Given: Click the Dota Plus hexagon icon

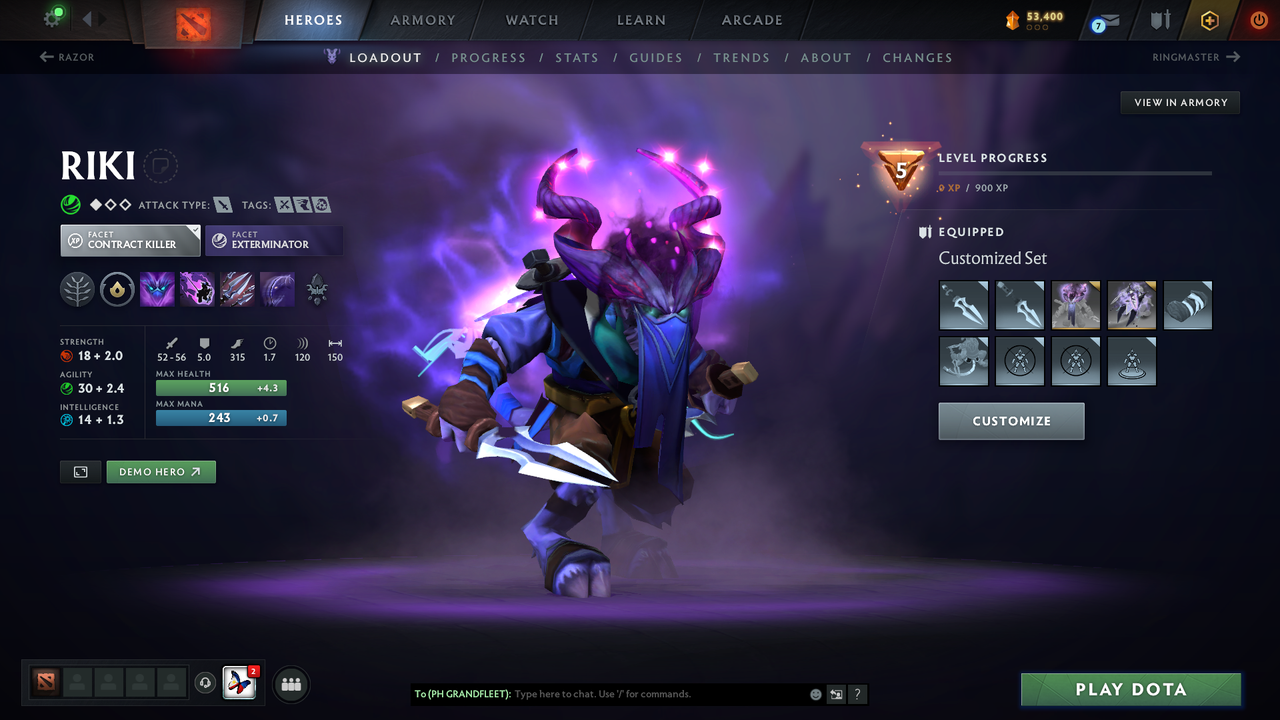Looking at the screenshot, I should [1209, 20].
